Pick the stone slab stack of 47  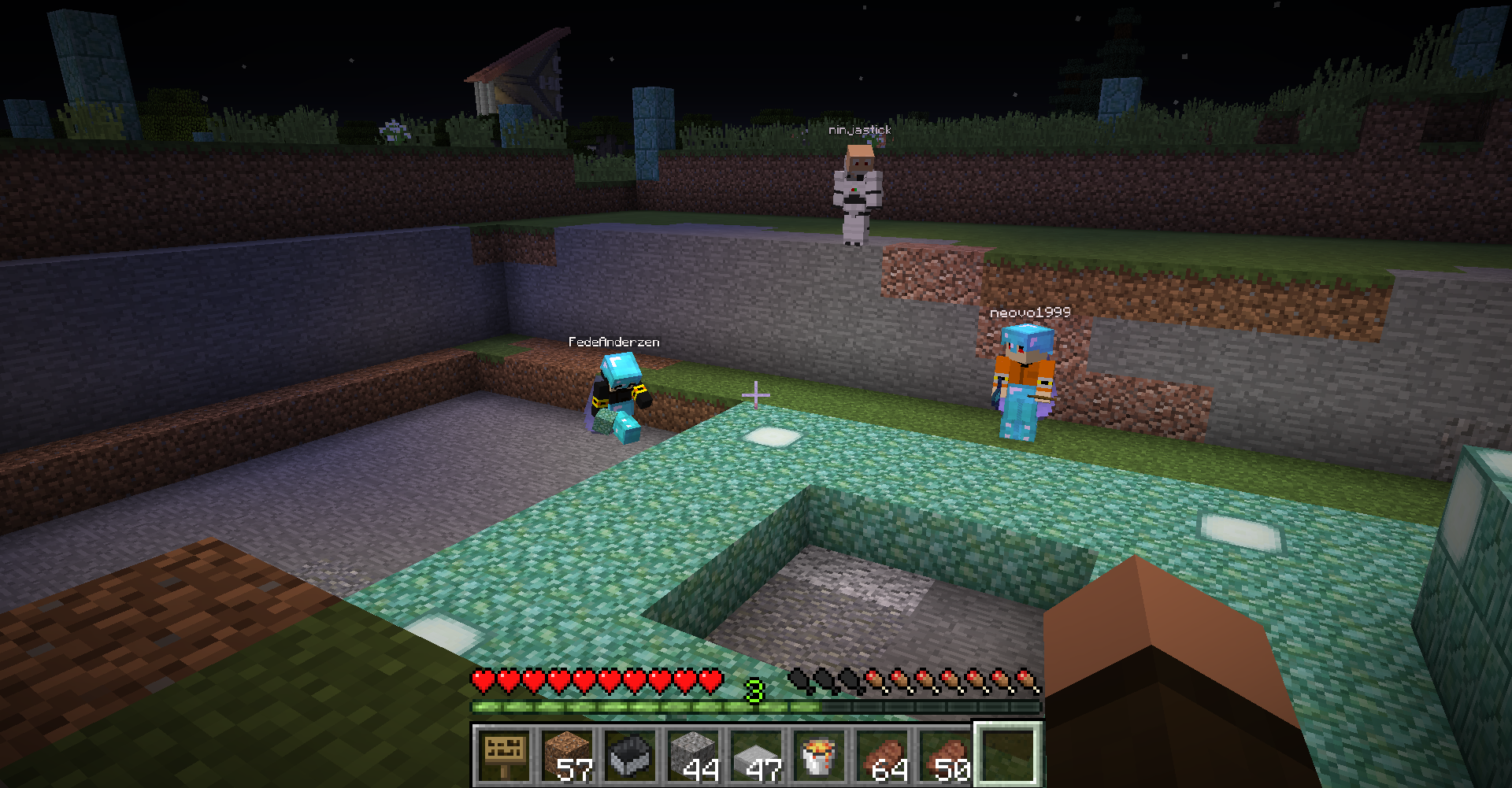(756, 754)
